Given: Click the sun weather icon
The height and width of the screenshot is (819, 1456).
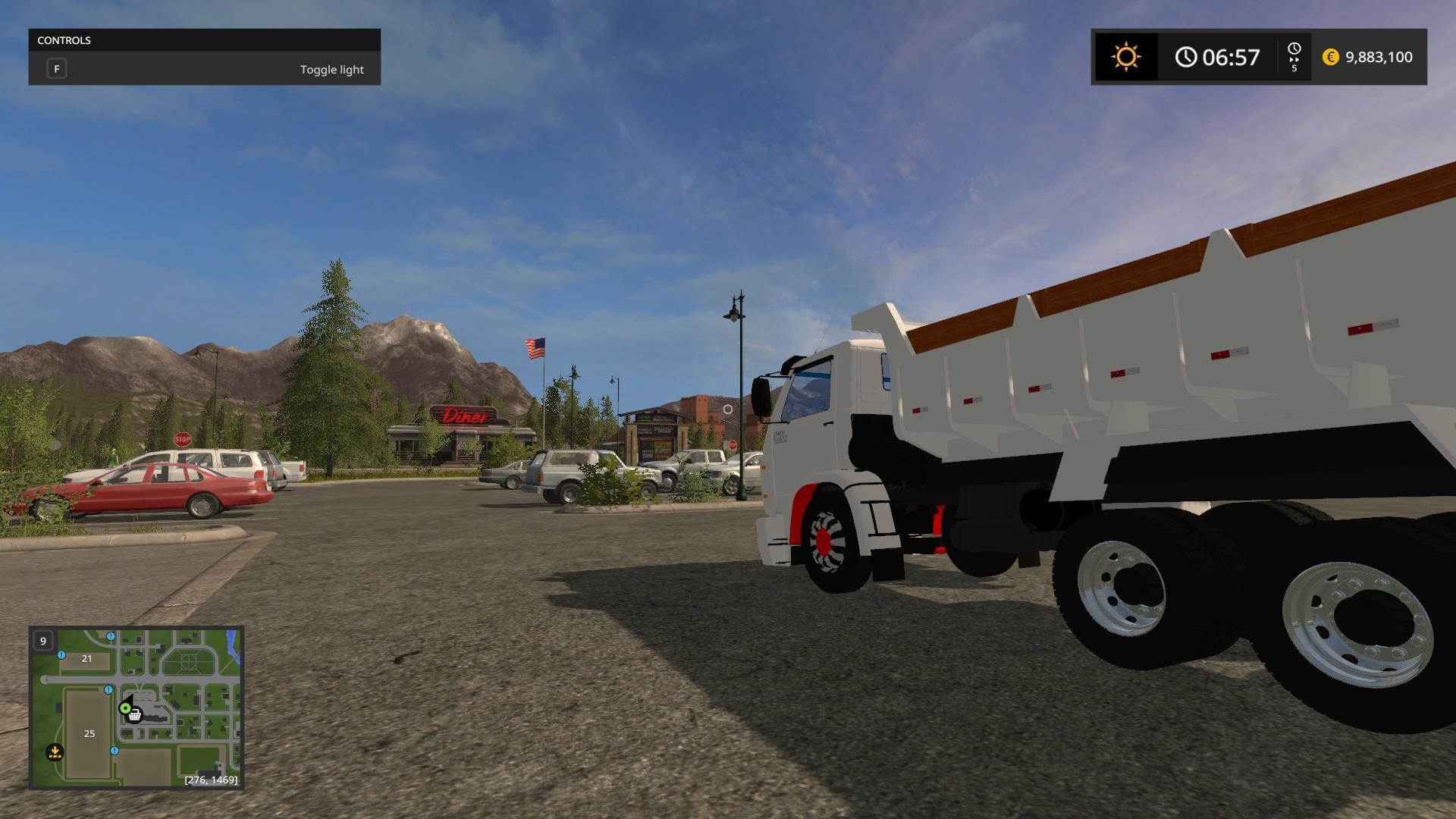Looking at the screenshot, I should click(x=1125, y=57).
